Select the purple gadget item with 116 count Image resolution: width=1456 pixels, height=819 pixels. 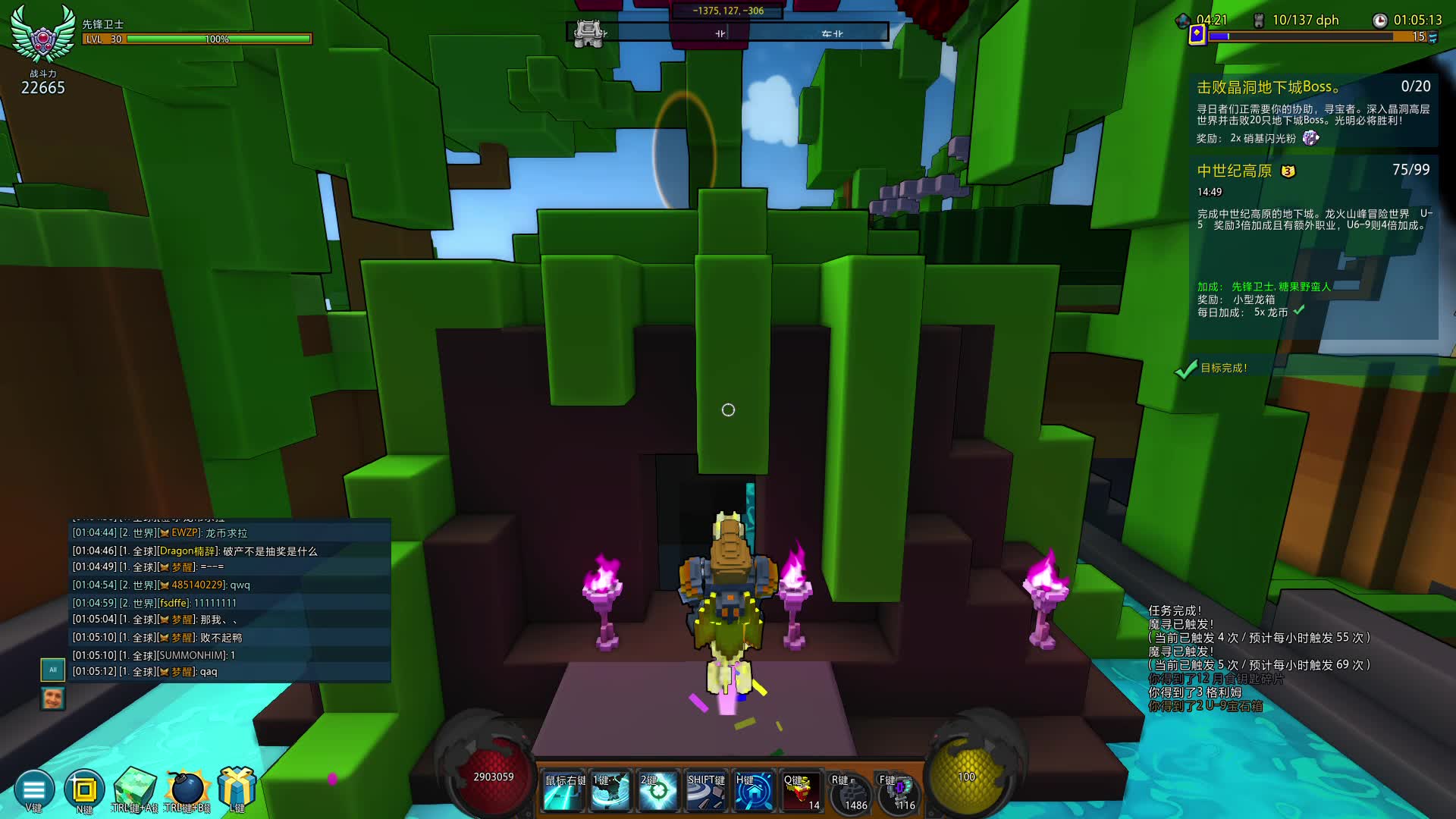[899, 793]
